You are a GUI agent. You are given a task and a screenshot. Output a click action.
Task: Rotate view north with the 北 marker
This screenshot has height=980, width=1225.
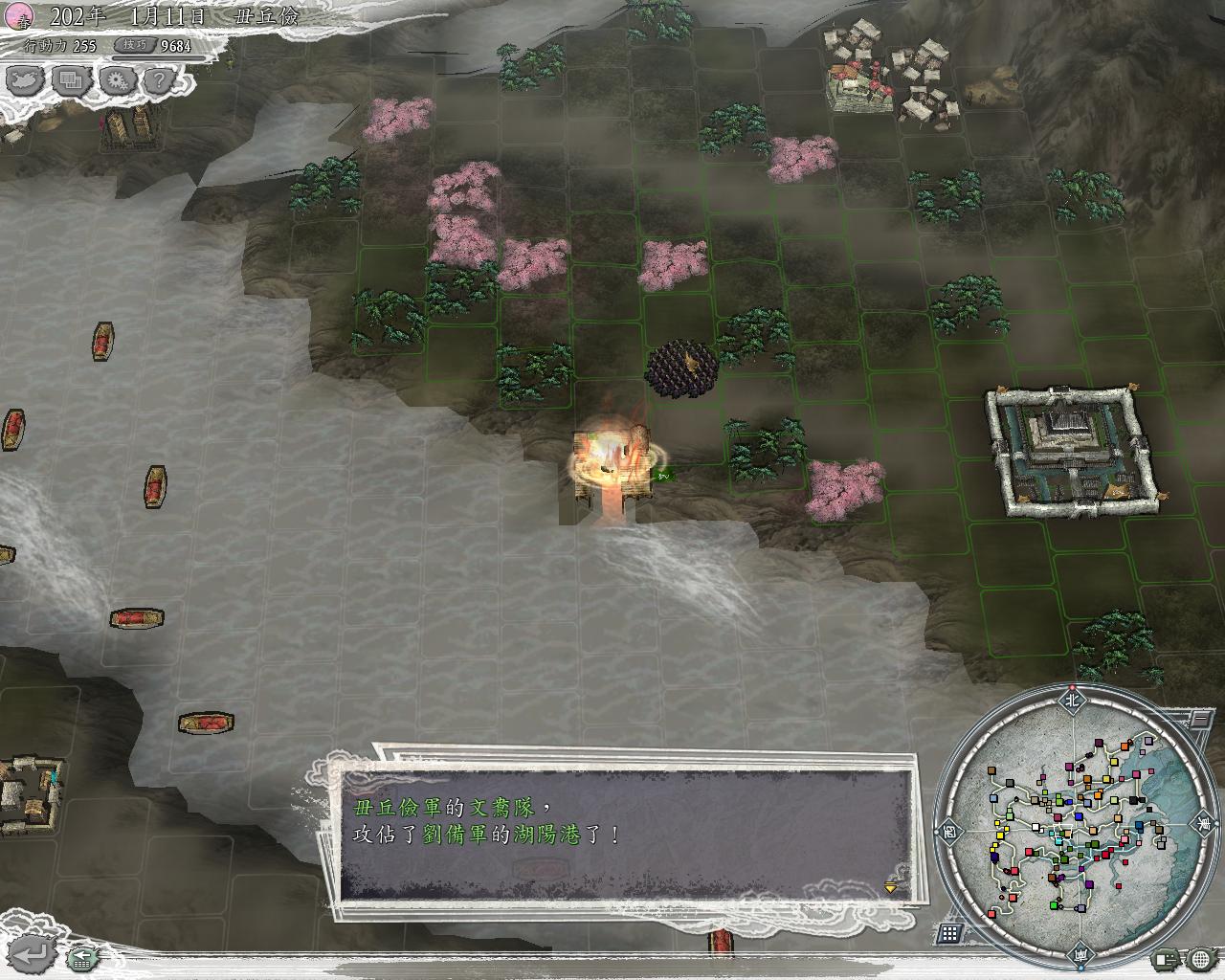point(1071,700)
